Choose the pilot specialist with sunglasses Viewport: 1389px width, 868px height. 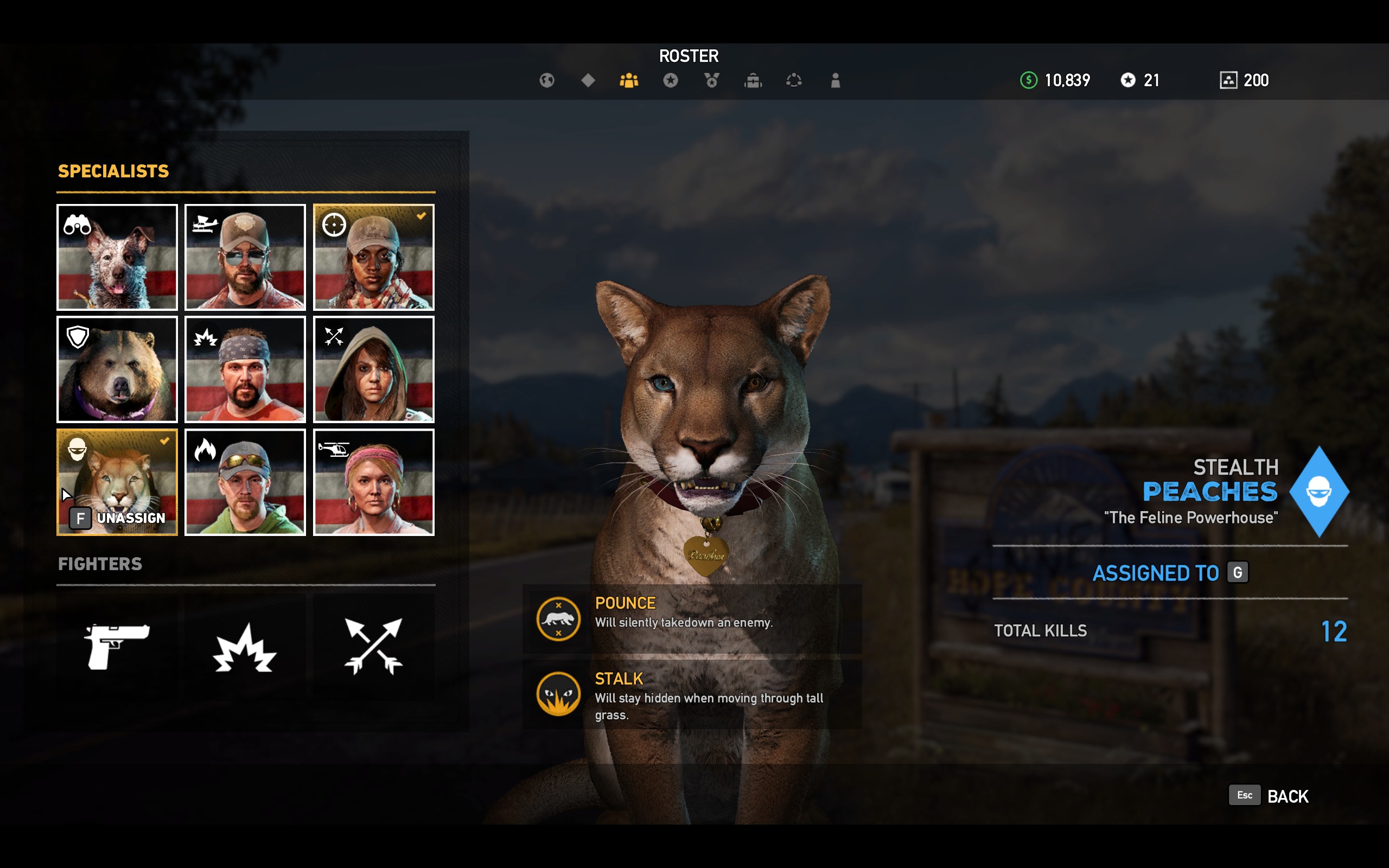point(245,257)
